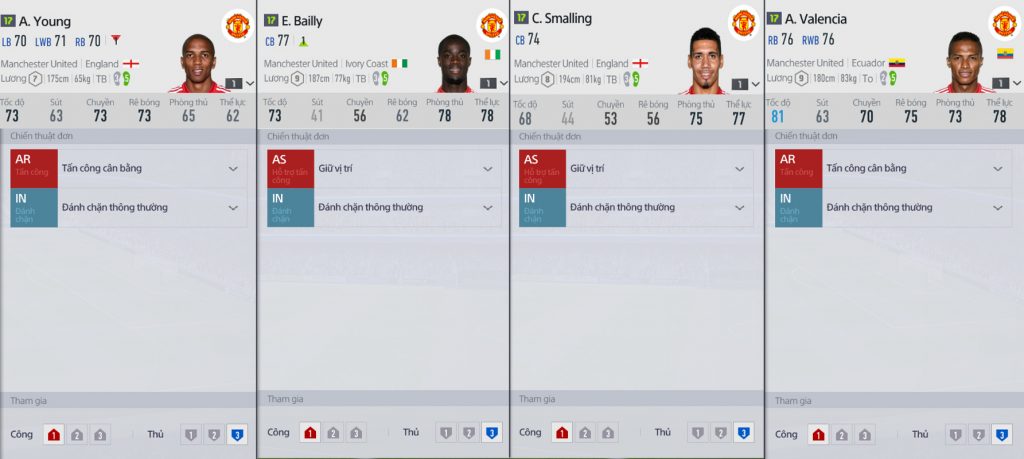Open E. Bailly's Đánh chặn thông thường dropdown

point(488,207)
